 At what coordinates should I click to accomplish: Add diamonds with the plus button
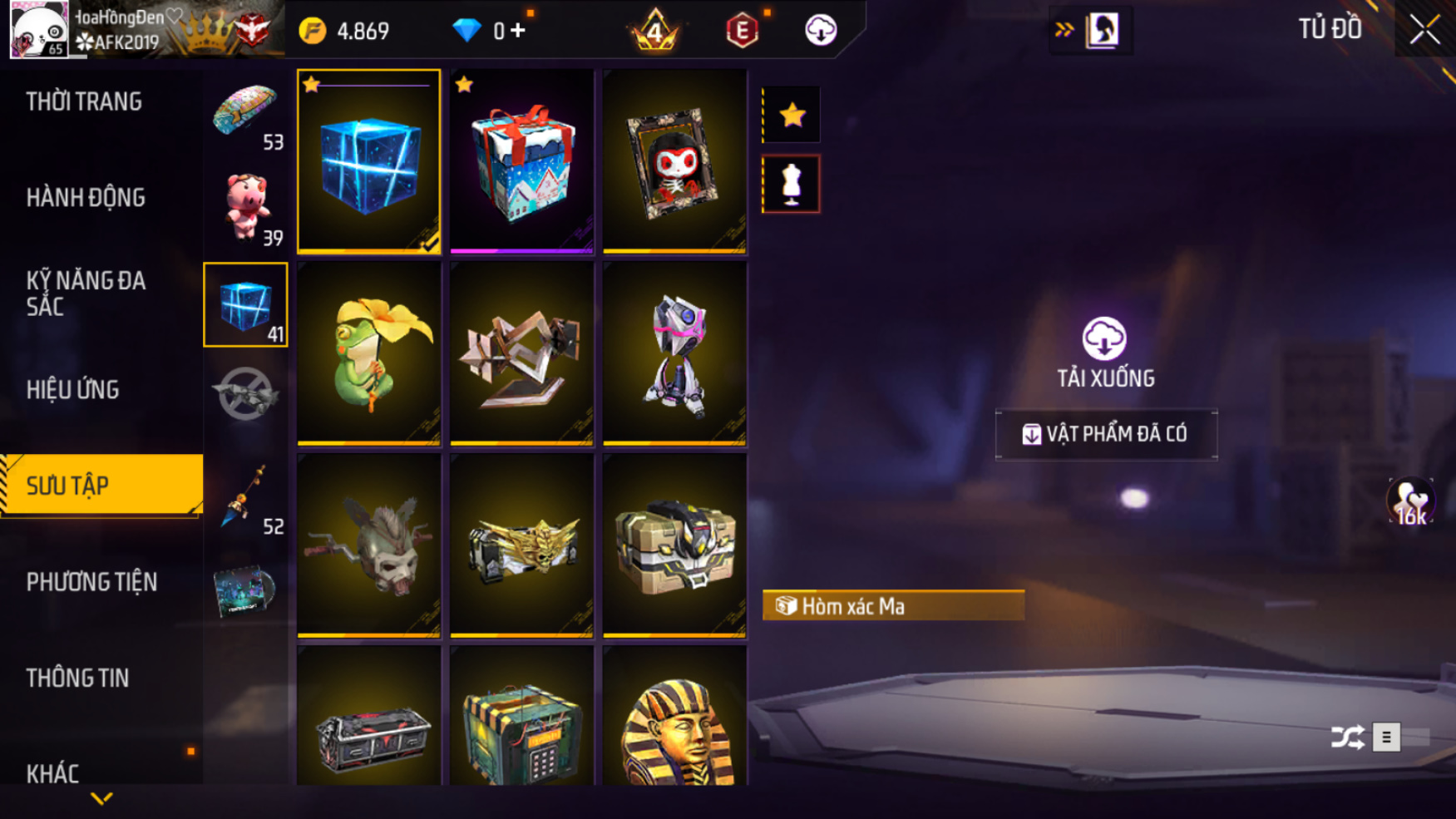[518, 31]
